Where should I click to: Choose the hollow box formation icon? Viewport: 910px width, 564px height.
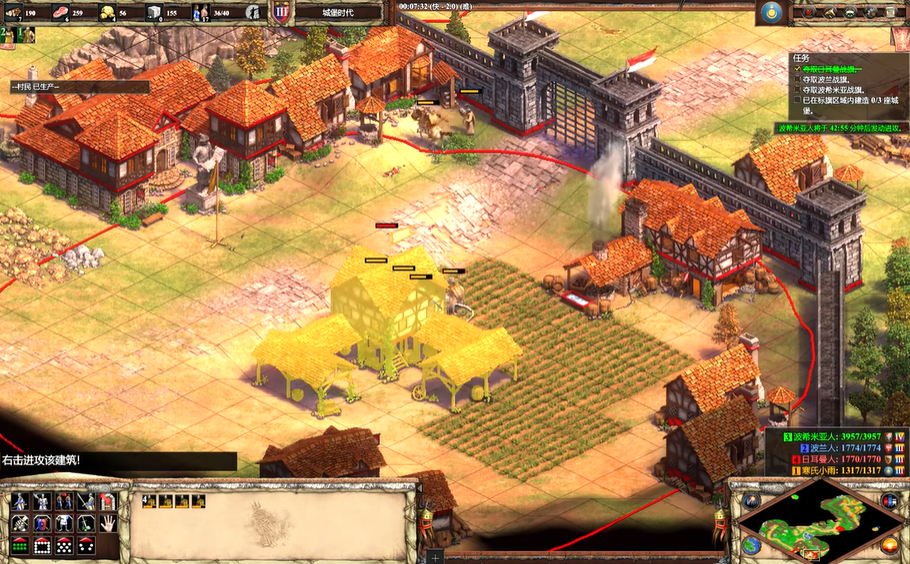pyautogui.click(x=42, y=546)
